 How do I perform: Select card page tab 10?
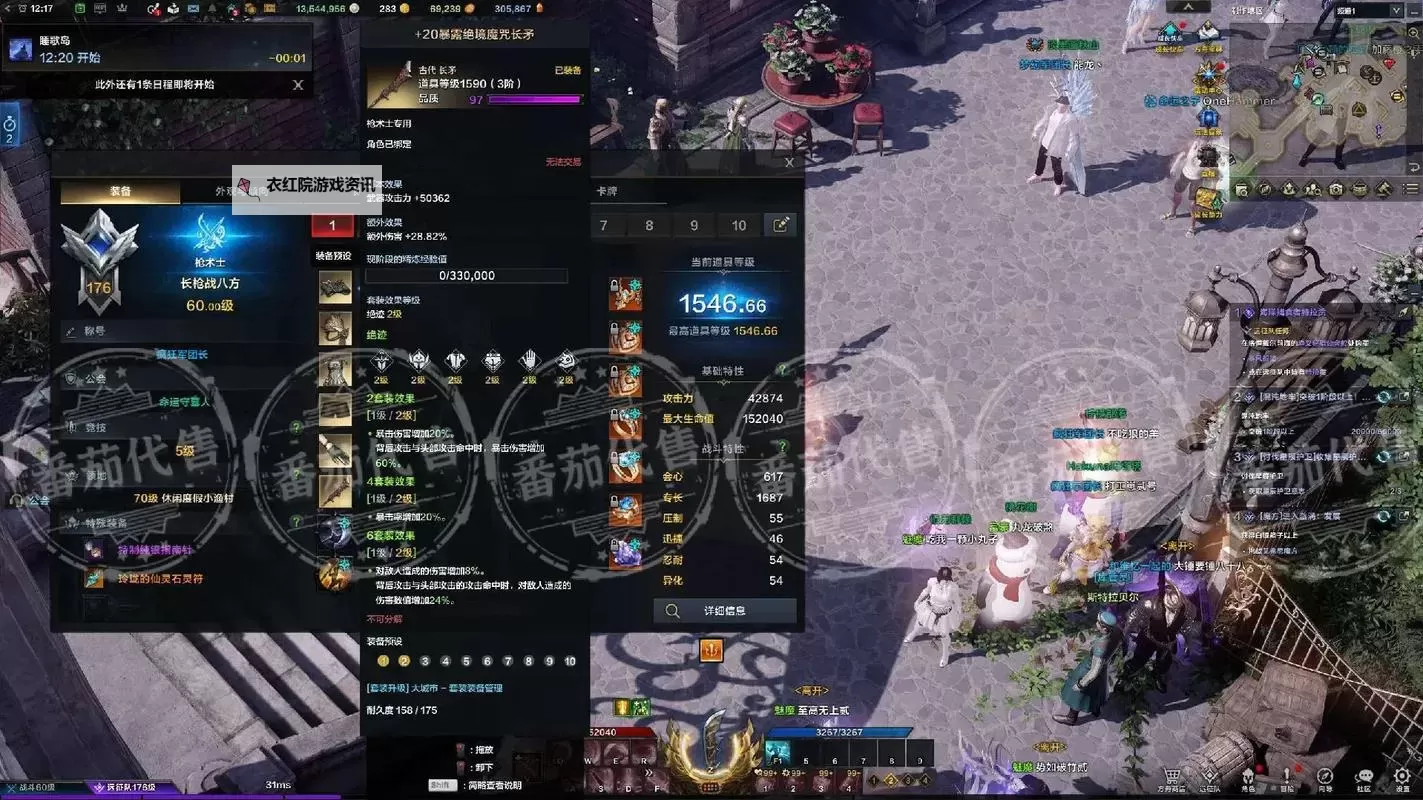click(740, 225)
